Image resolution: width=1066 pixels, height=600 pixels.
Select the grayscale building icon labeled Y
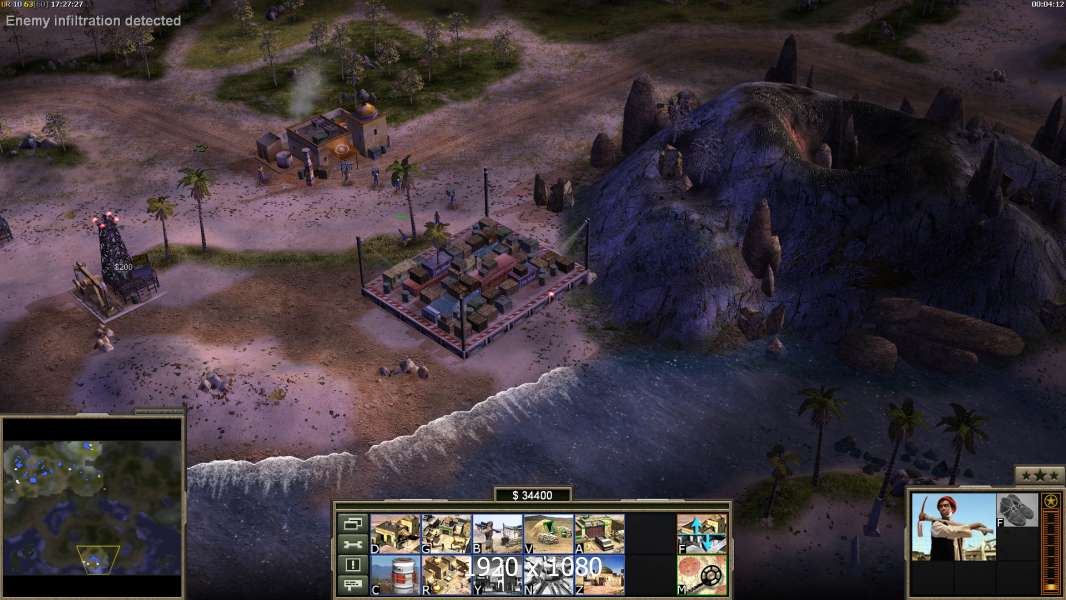click(497, 575)
